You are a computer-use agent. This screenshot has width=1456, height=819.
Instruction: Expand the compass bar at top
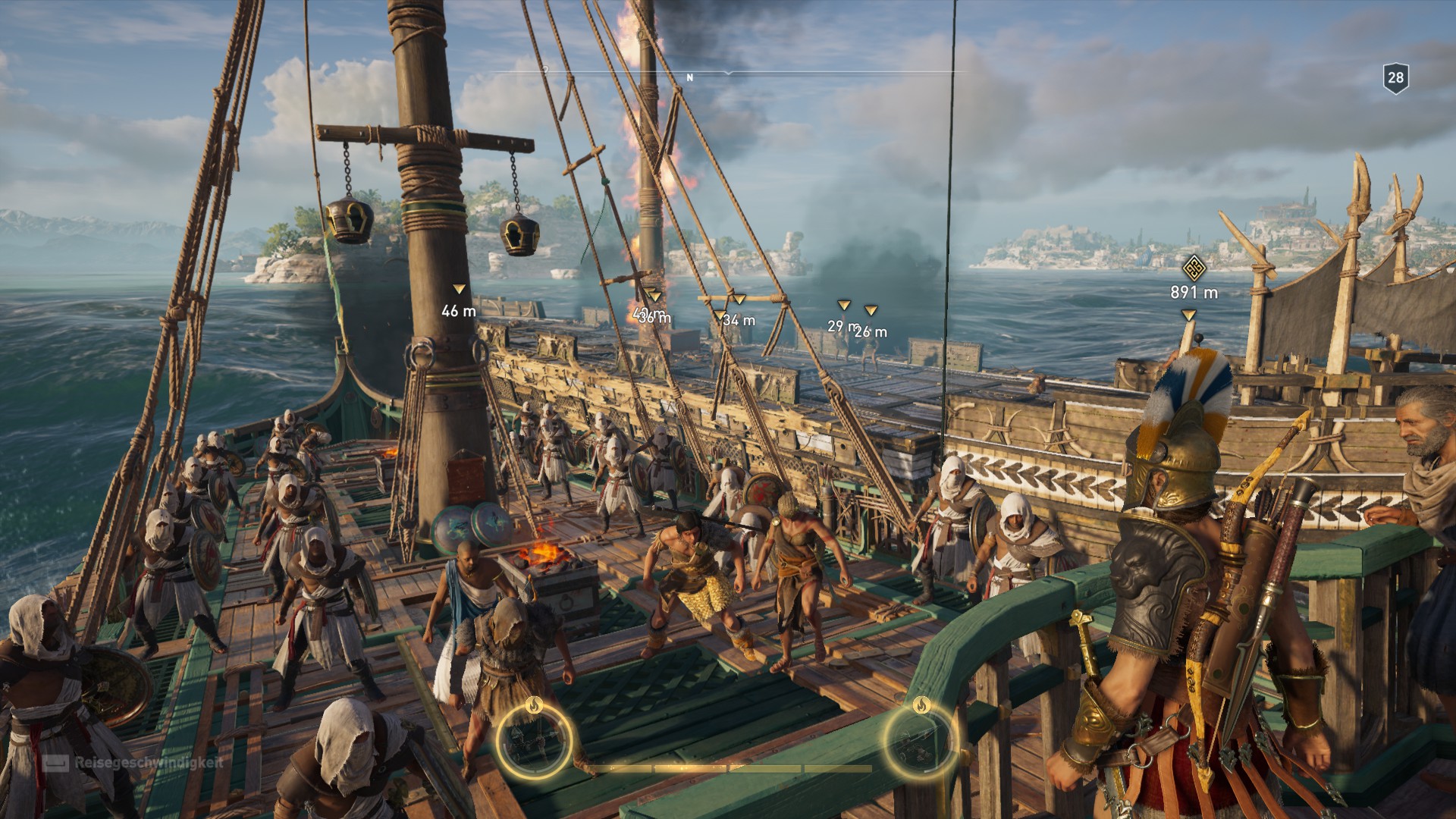pos(728,72)
